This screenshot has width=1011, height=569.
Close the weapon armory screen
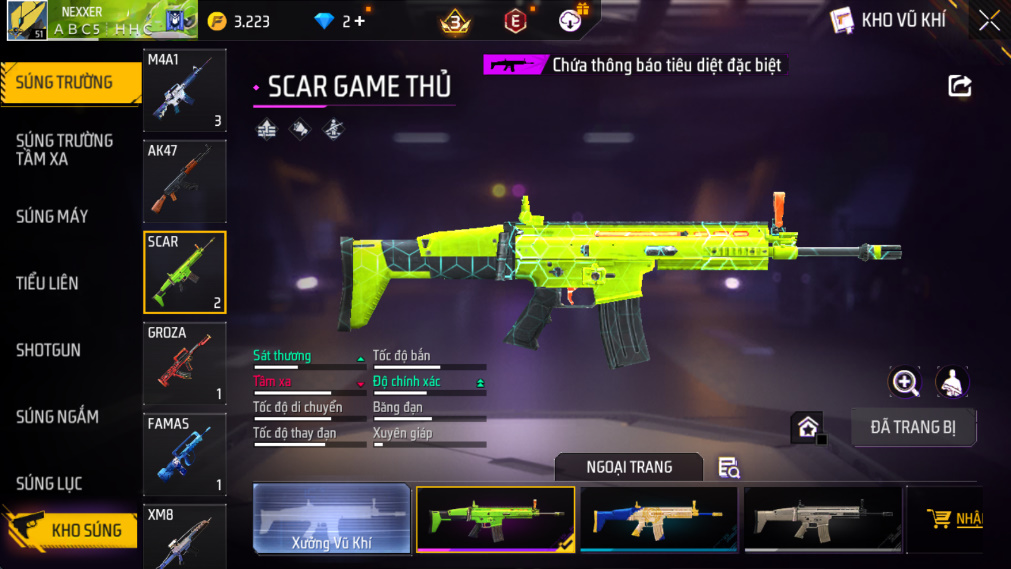click(988, 20)
